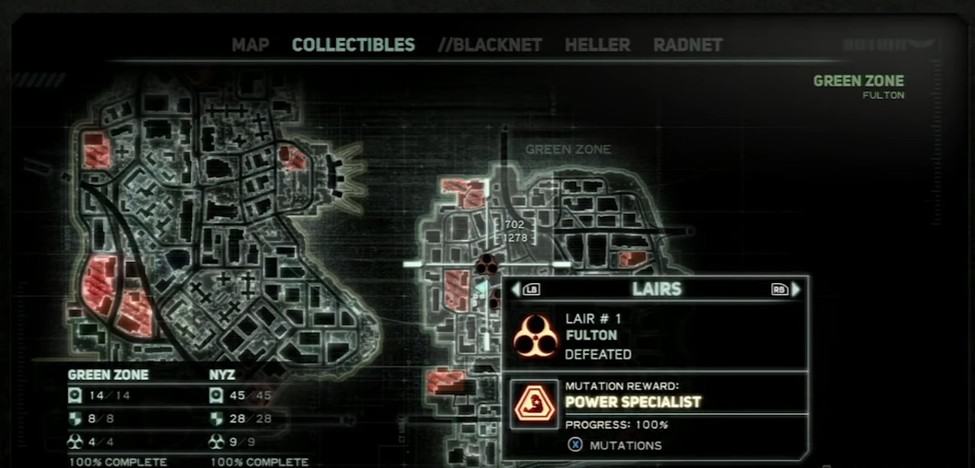Image resolution: width=975 pixels, height=468 pixels.
Task: Switch to the MAP tab
Action: coord(251,45)
